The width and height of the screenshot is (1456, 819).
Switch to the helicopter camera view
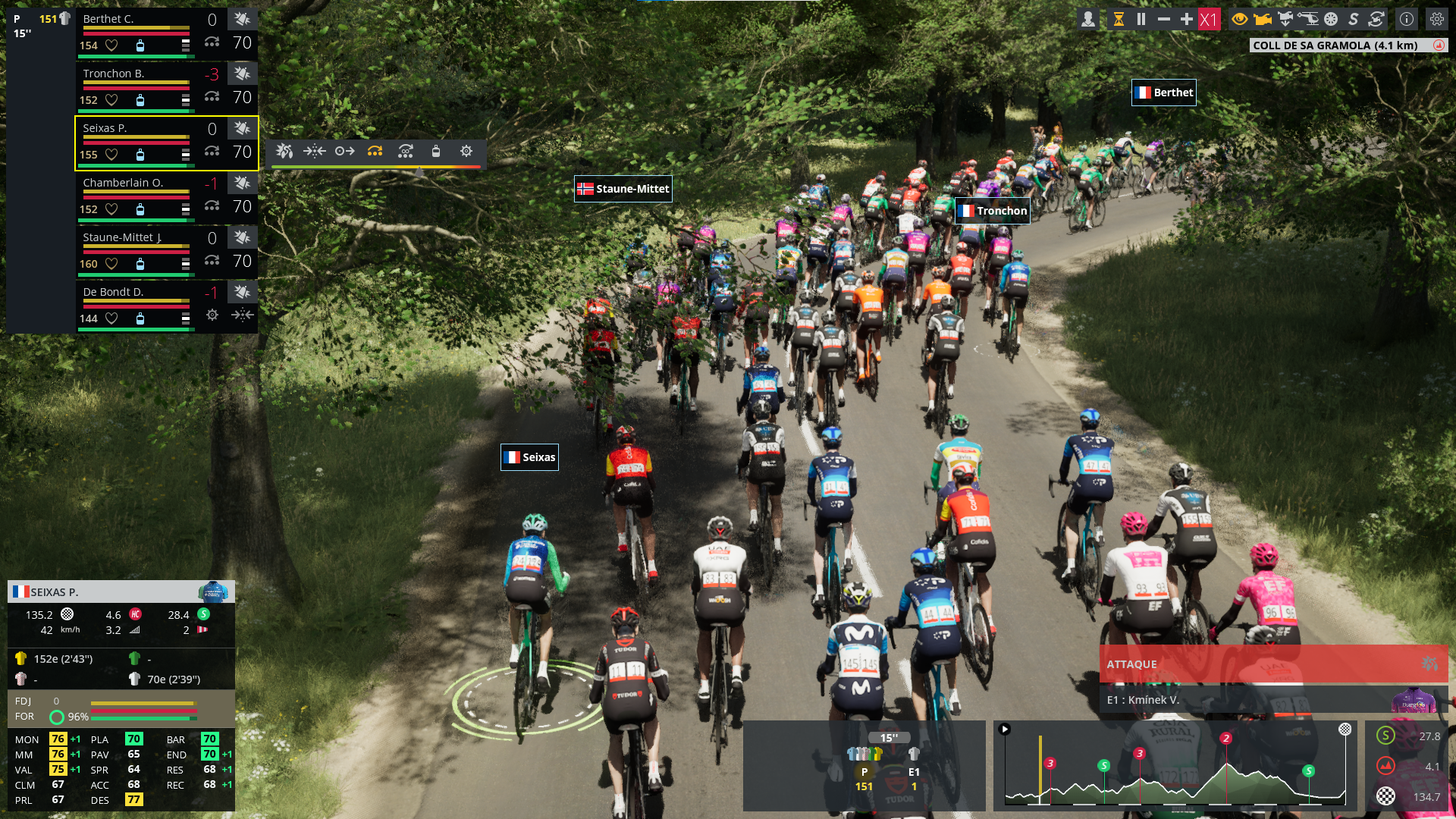[x=1308, y=20]
